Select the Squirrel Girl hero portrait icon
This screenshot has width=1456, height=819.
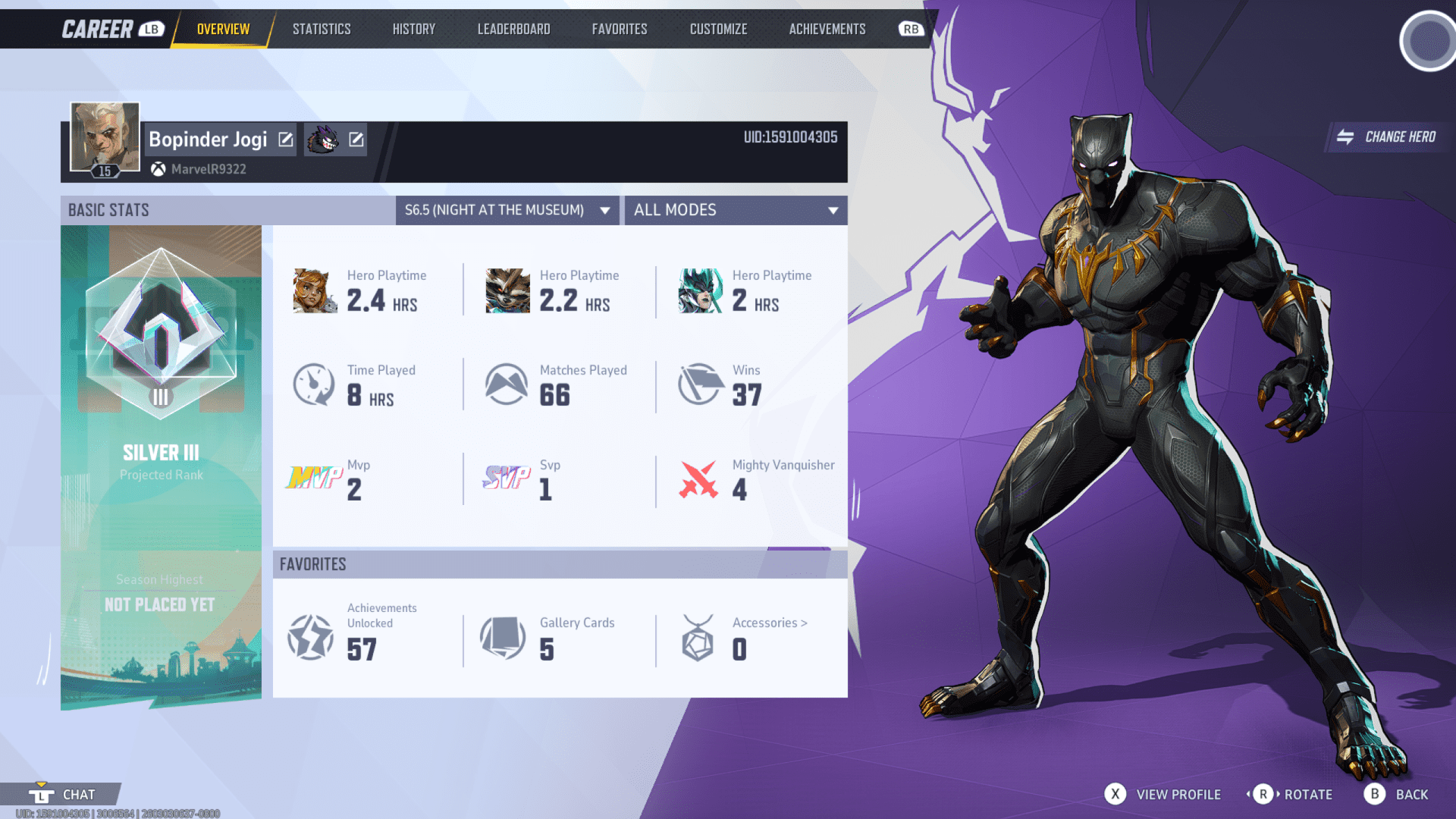coord(314,290)
